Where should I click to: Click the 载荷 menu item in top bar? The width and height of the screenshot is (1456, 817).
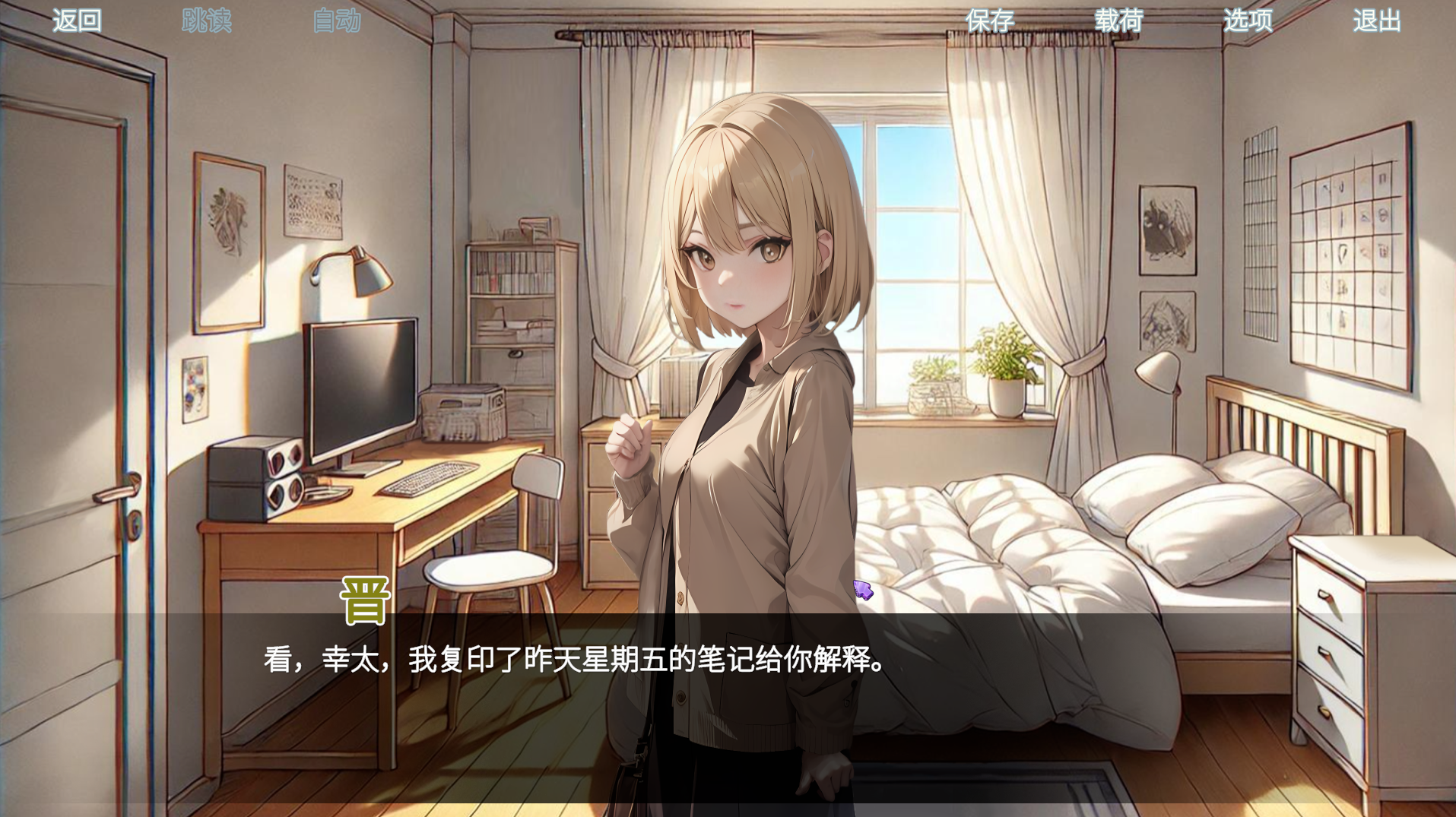[x=1119, y=21]
